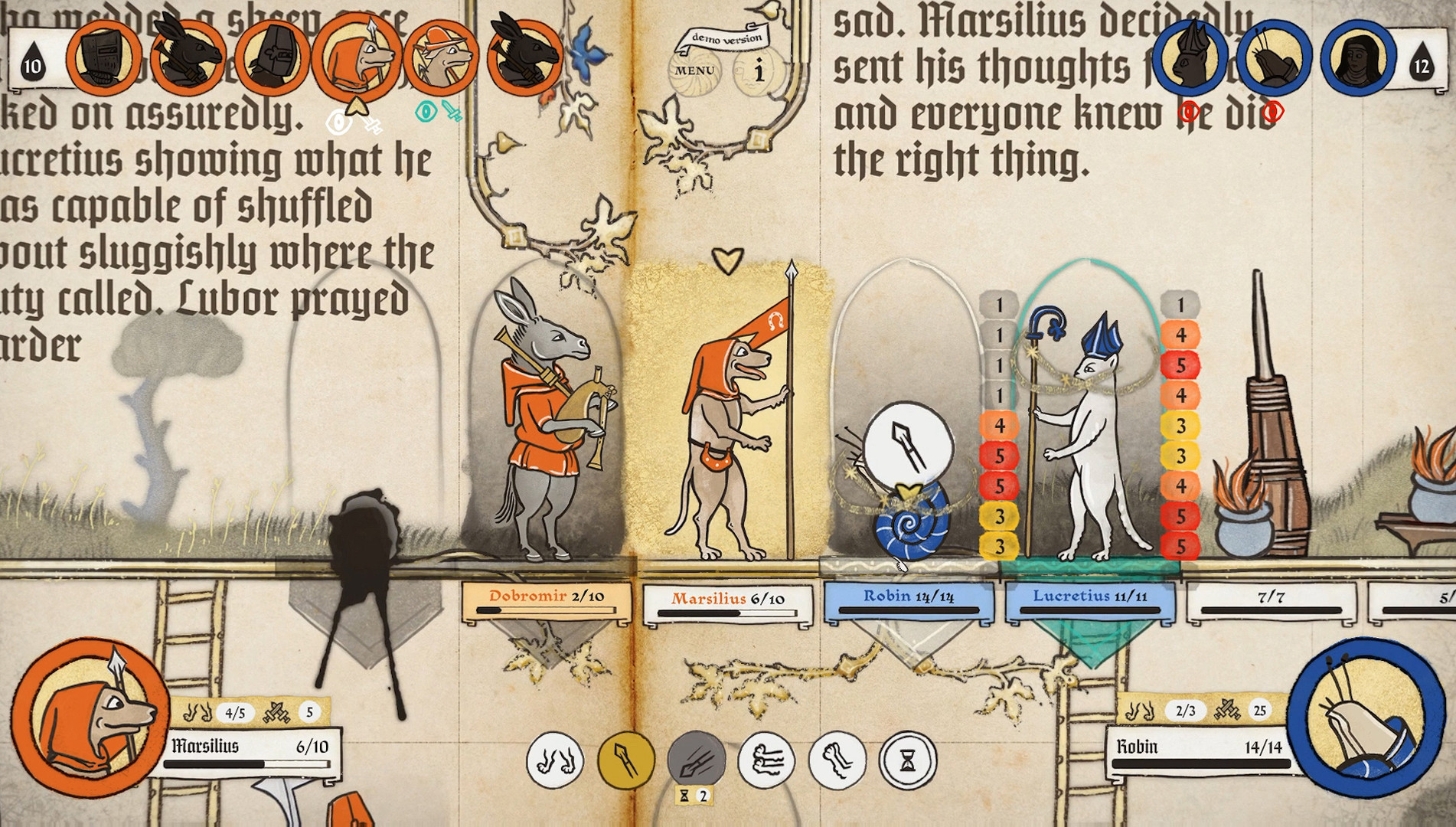Click Lucretius's 11/11 health bar

tap(1091, 602)
